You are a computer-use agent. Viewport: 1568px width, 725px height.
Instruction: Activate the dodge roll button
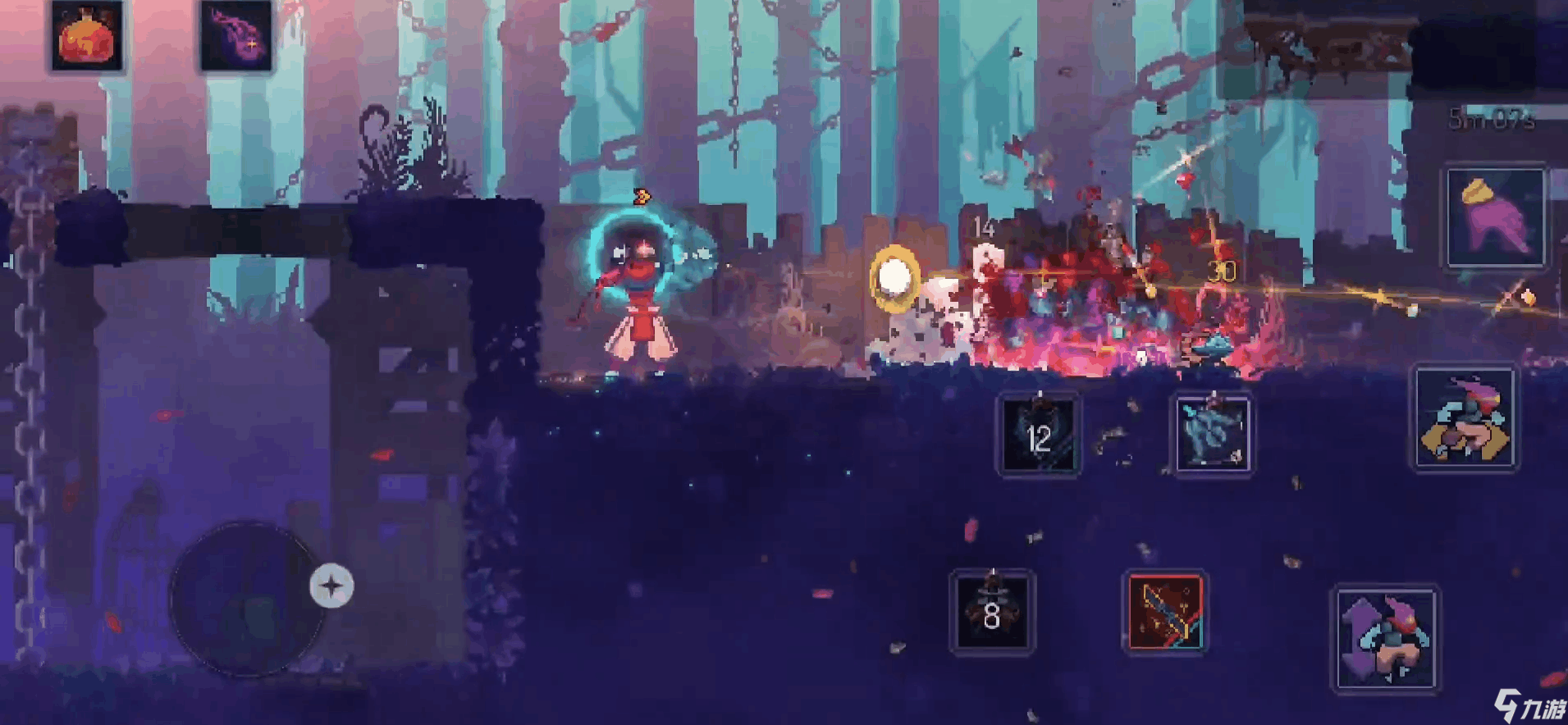(1465, 417)
